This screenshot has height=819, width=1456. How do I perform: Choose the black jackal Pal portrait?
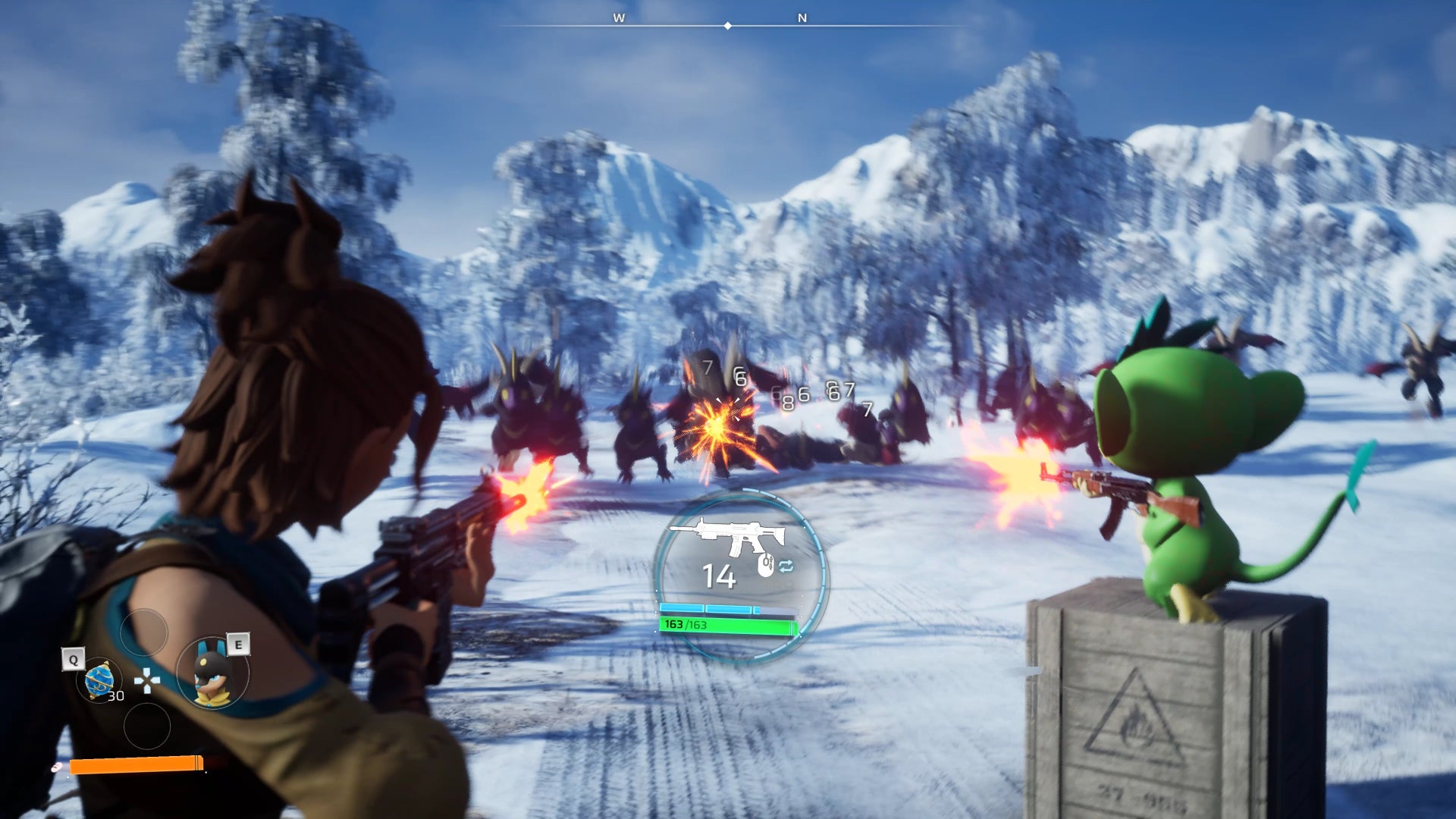click(x=212, y=674)
